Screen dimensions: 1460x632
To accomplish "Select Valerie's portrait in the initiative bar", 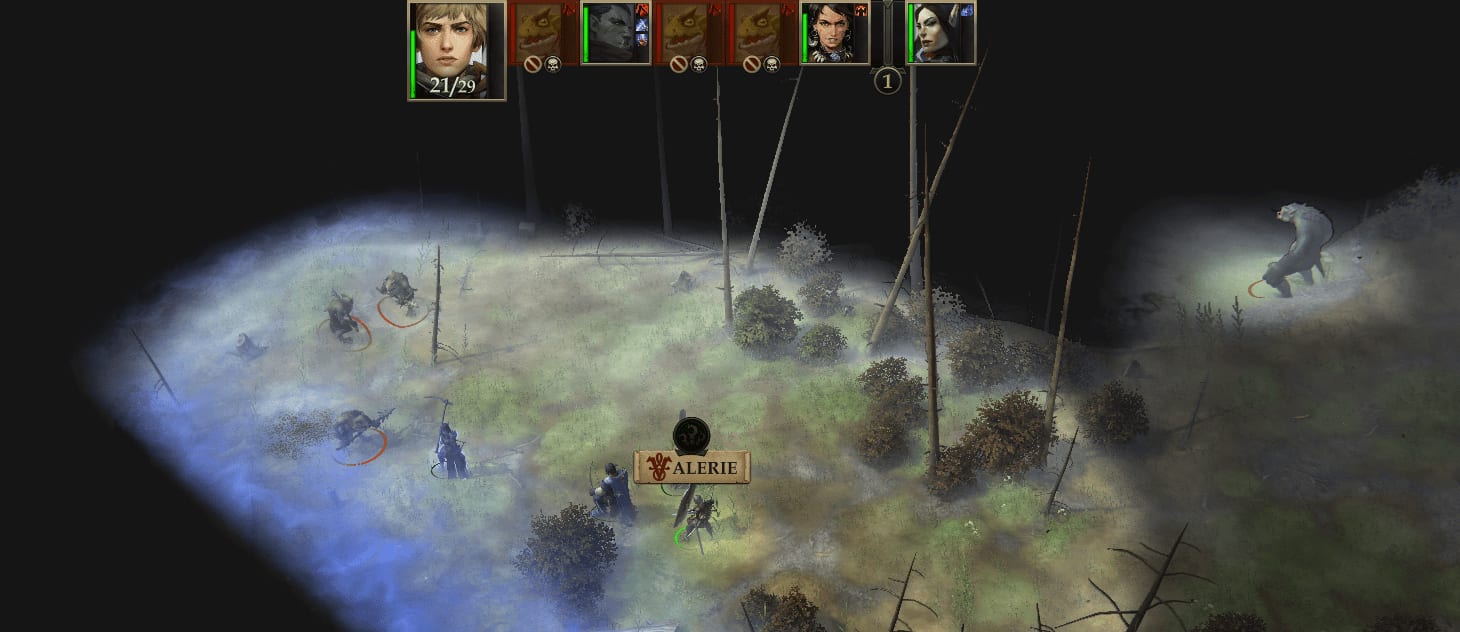I will point(456,48).
